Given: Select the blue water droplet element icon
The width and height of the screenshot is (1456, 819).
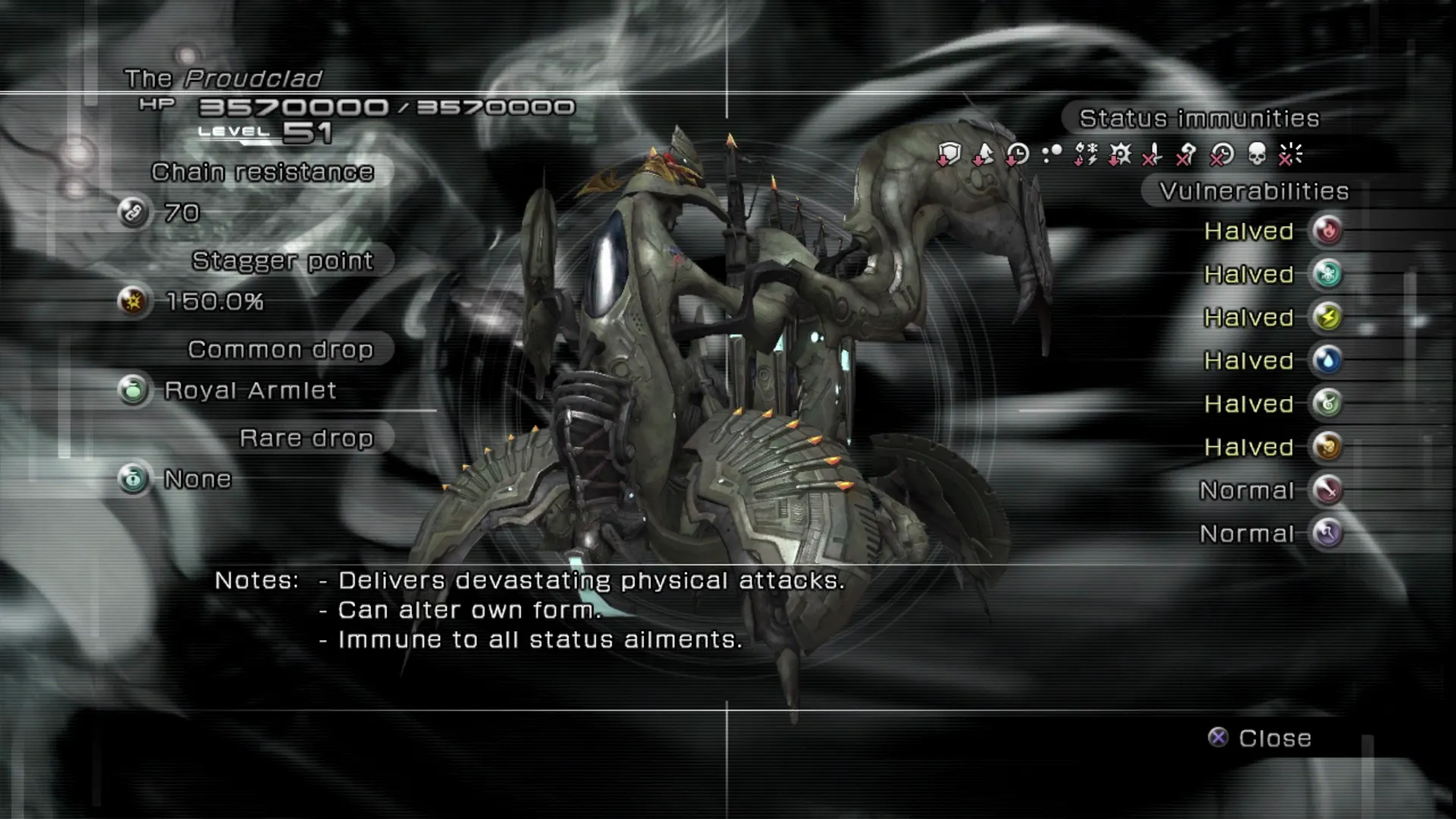Looking at the screenshot, I should 1328,360.
